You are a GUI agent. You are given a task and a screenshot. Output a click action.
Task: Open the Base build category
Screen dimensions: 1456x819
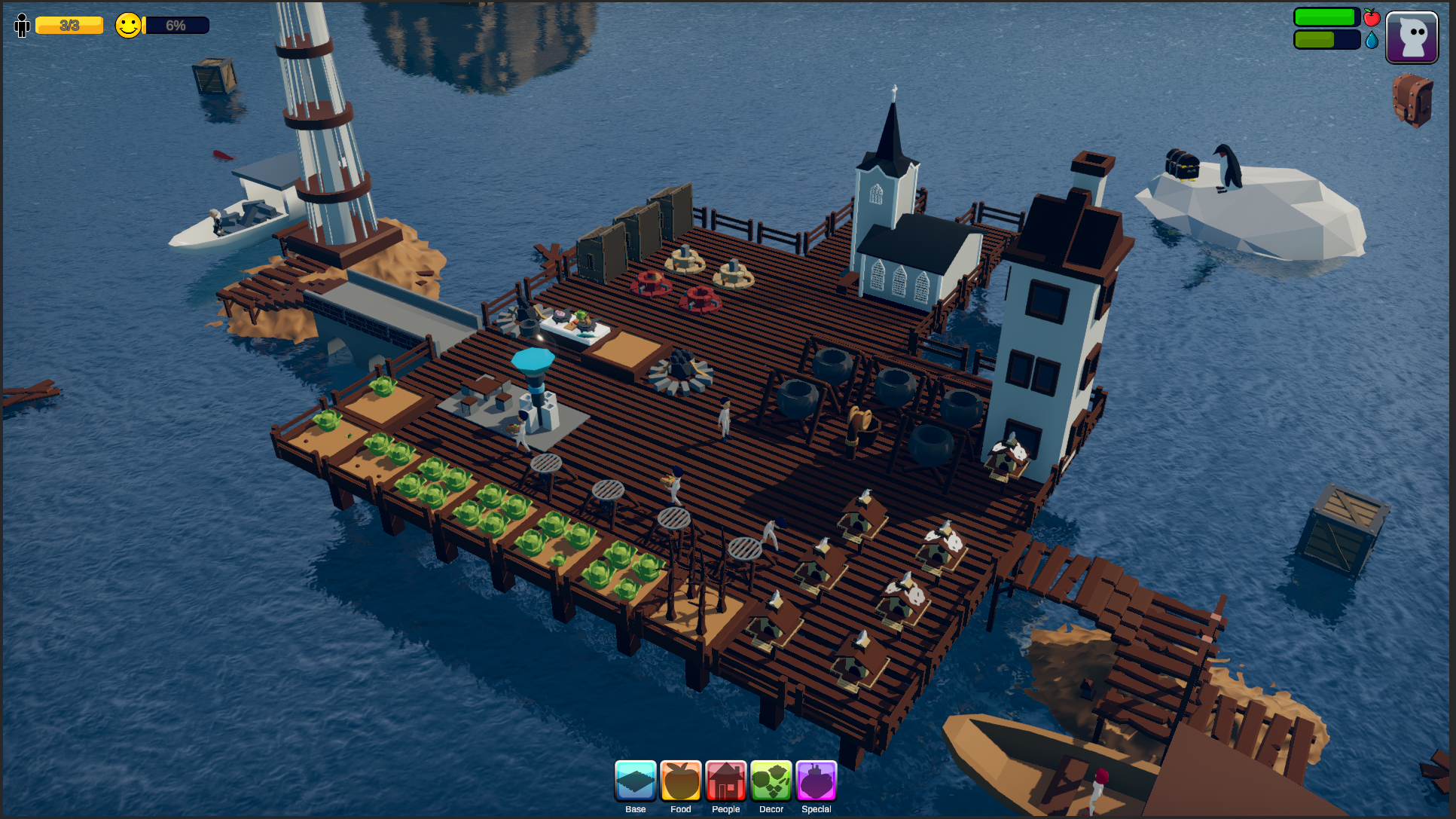coord(635,781)
